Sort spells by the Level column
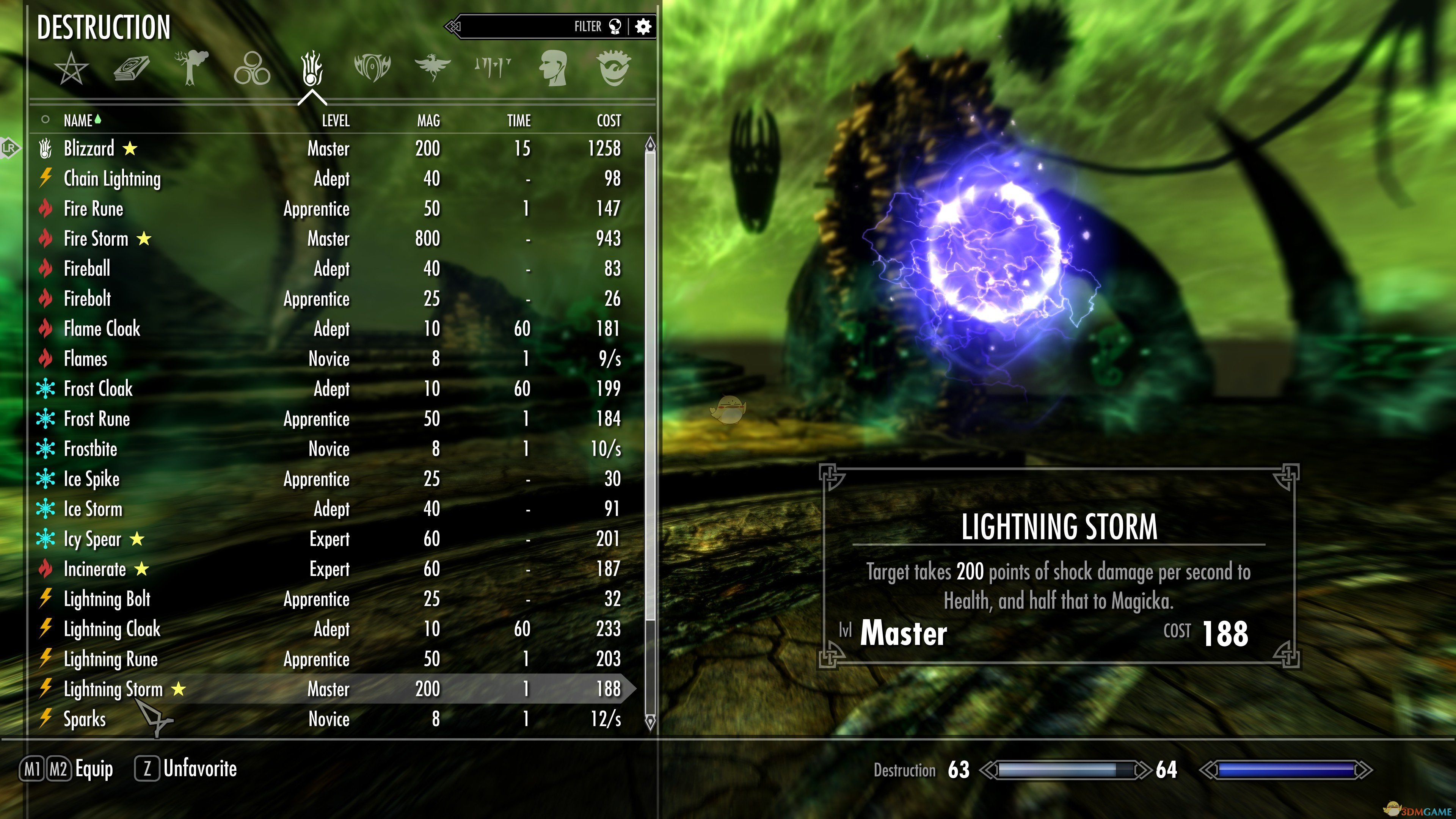 coord(336,121)
